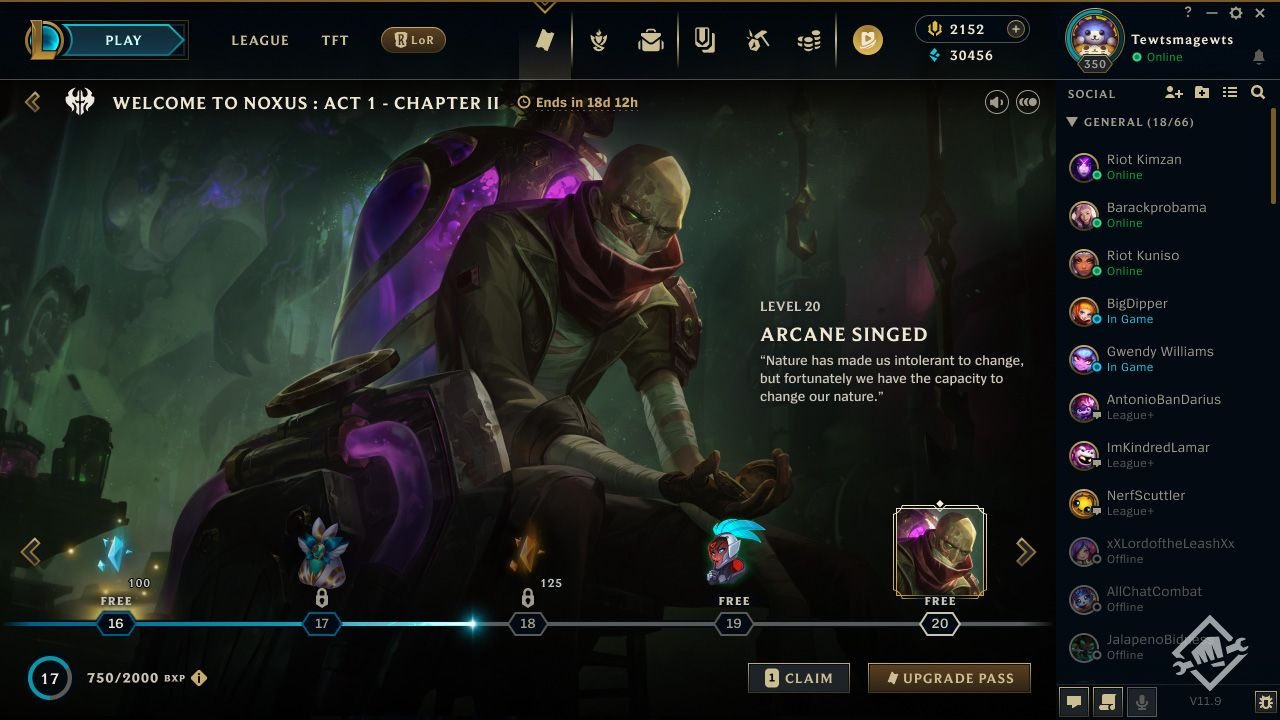Select the level 20 Arcane Singed reward
Image resolution: width=1280 pixels, height=720 pixels.
939,550
